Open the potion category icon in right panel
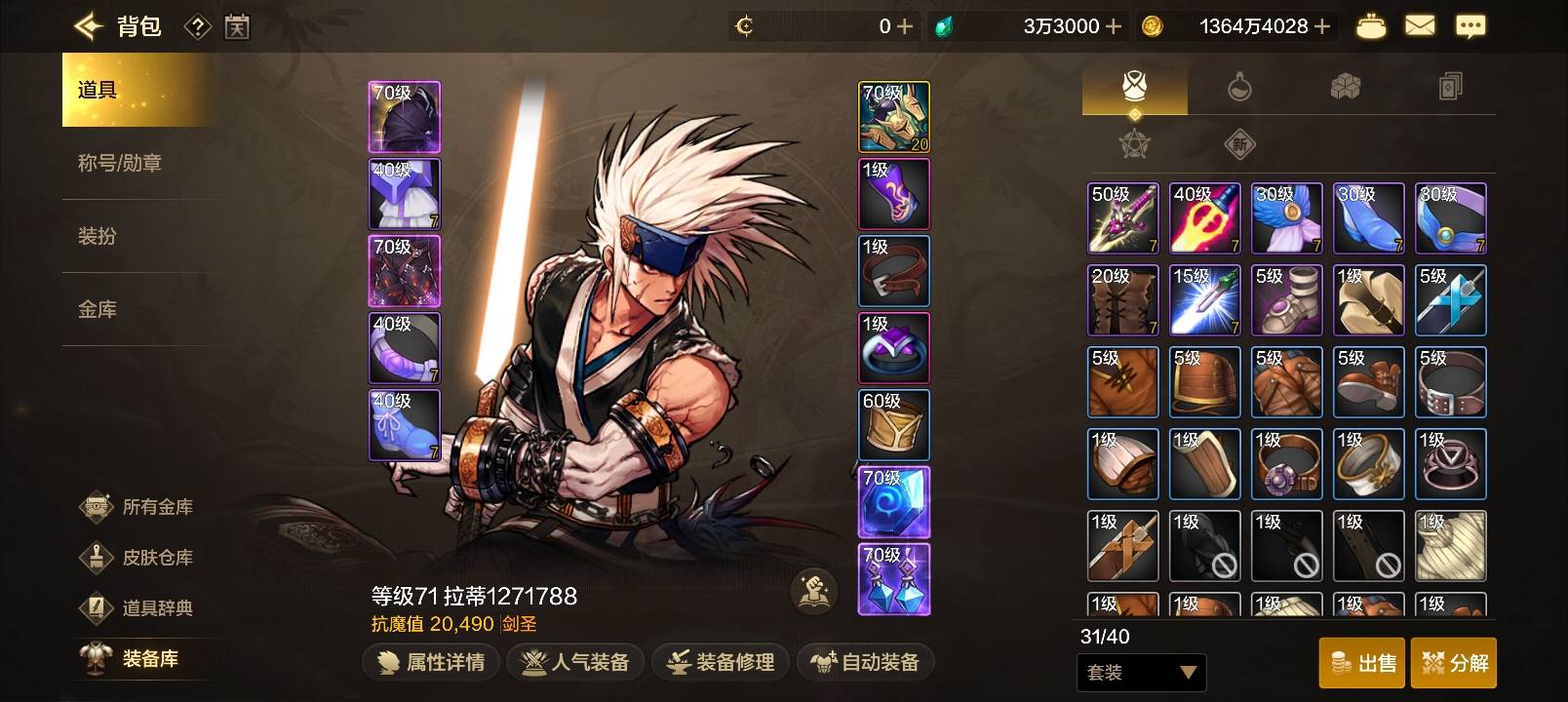The width and height of the screenshot is (1568, 702). 1242,87
